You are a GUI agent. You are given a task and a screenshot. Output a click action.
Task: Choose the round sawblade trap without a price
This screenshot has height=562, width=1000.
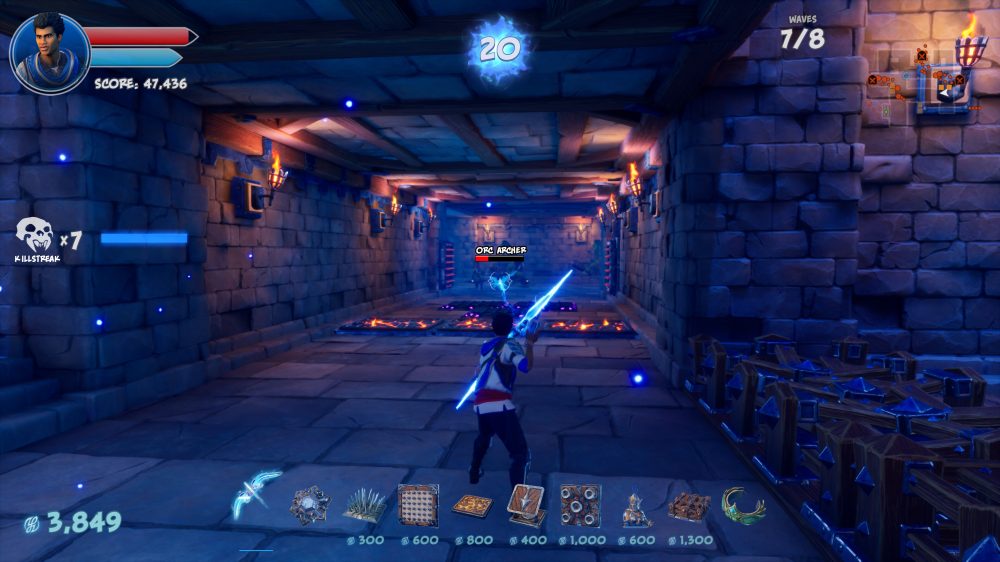point(309,505)
